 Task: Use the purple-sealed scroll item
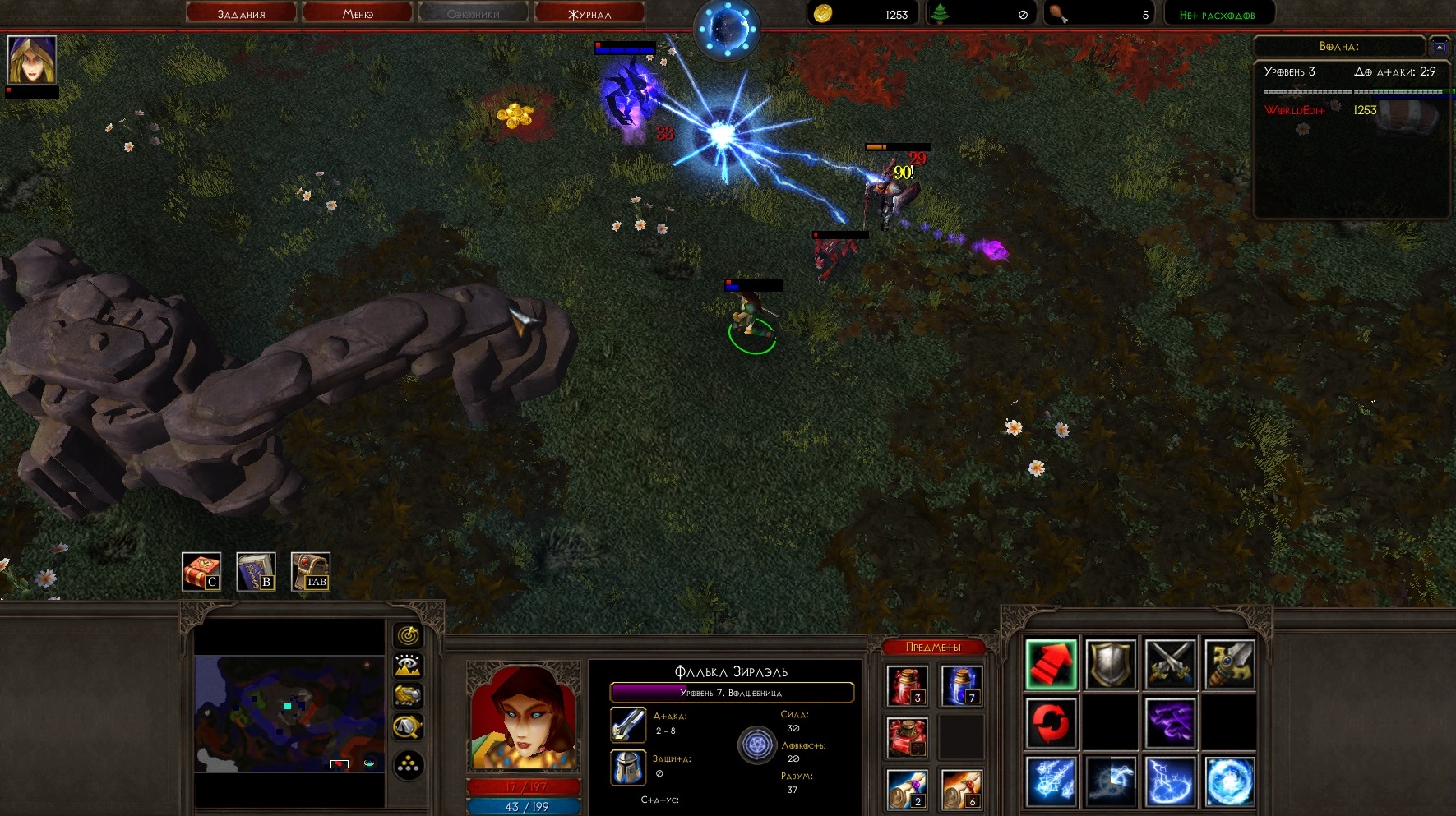pyautogui.click(x=908, y=789)
